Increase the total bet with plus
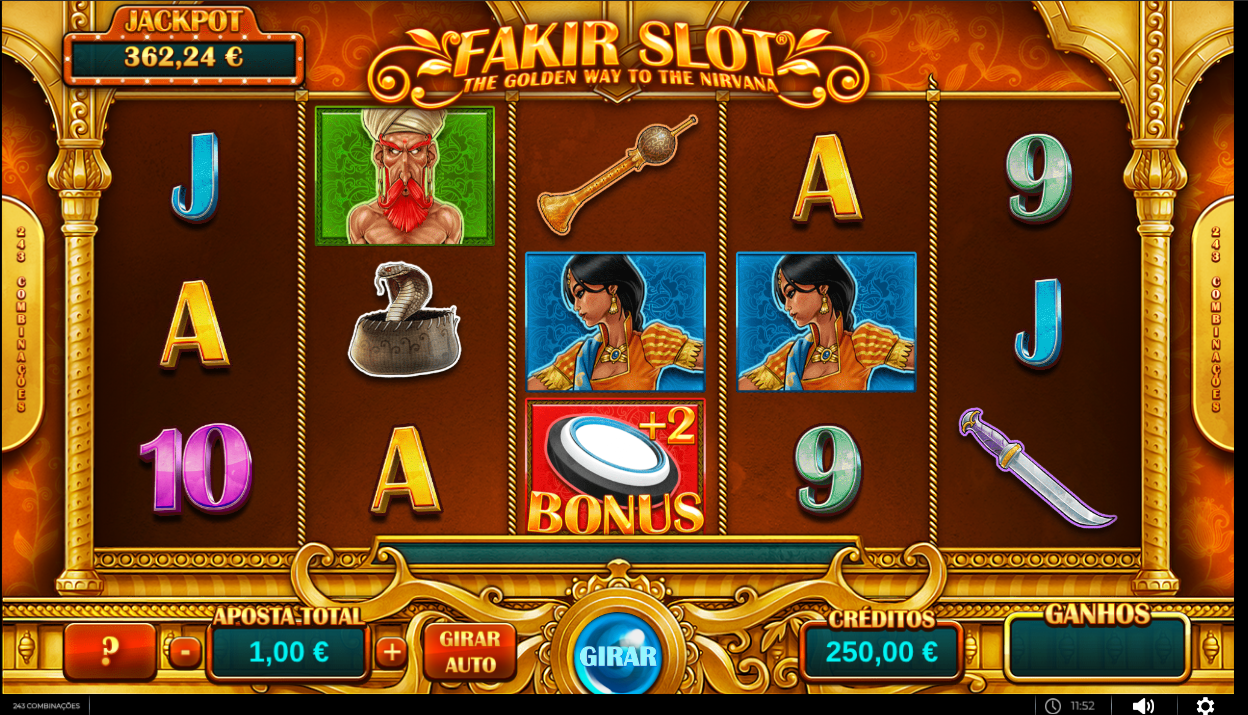This screenshot has width=1248, height=715. coord(391,653)
